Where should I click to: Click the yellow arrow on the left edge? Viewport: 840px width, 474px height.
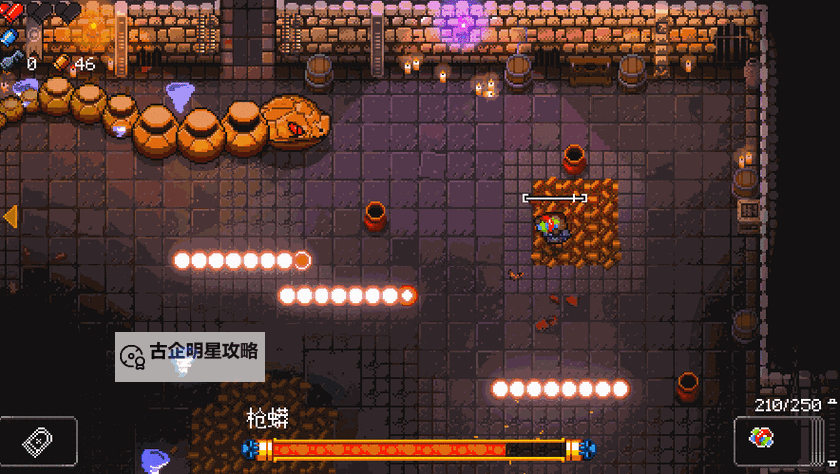[x=10, y=216]
